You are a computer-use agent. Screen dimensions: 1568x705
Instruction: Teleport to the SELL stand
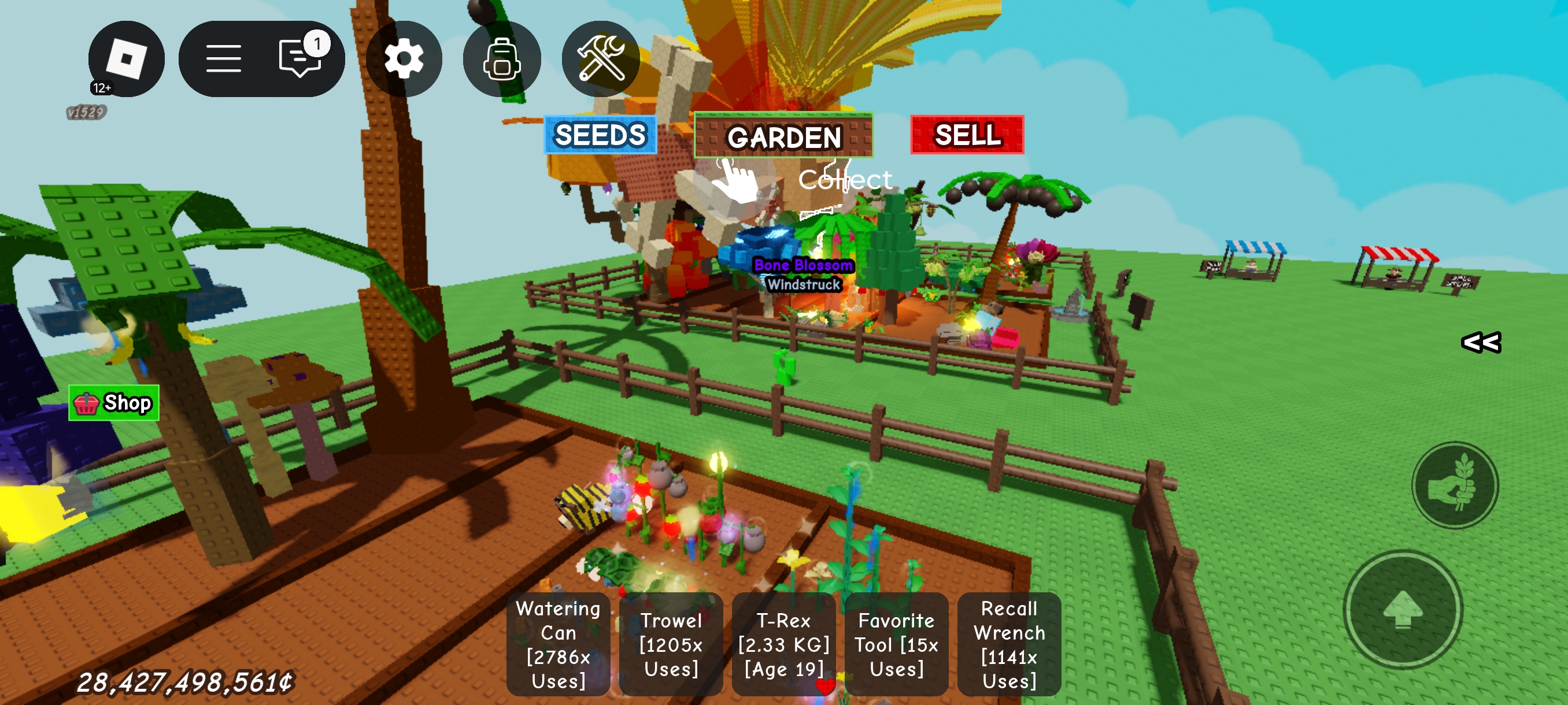[967, 135]
